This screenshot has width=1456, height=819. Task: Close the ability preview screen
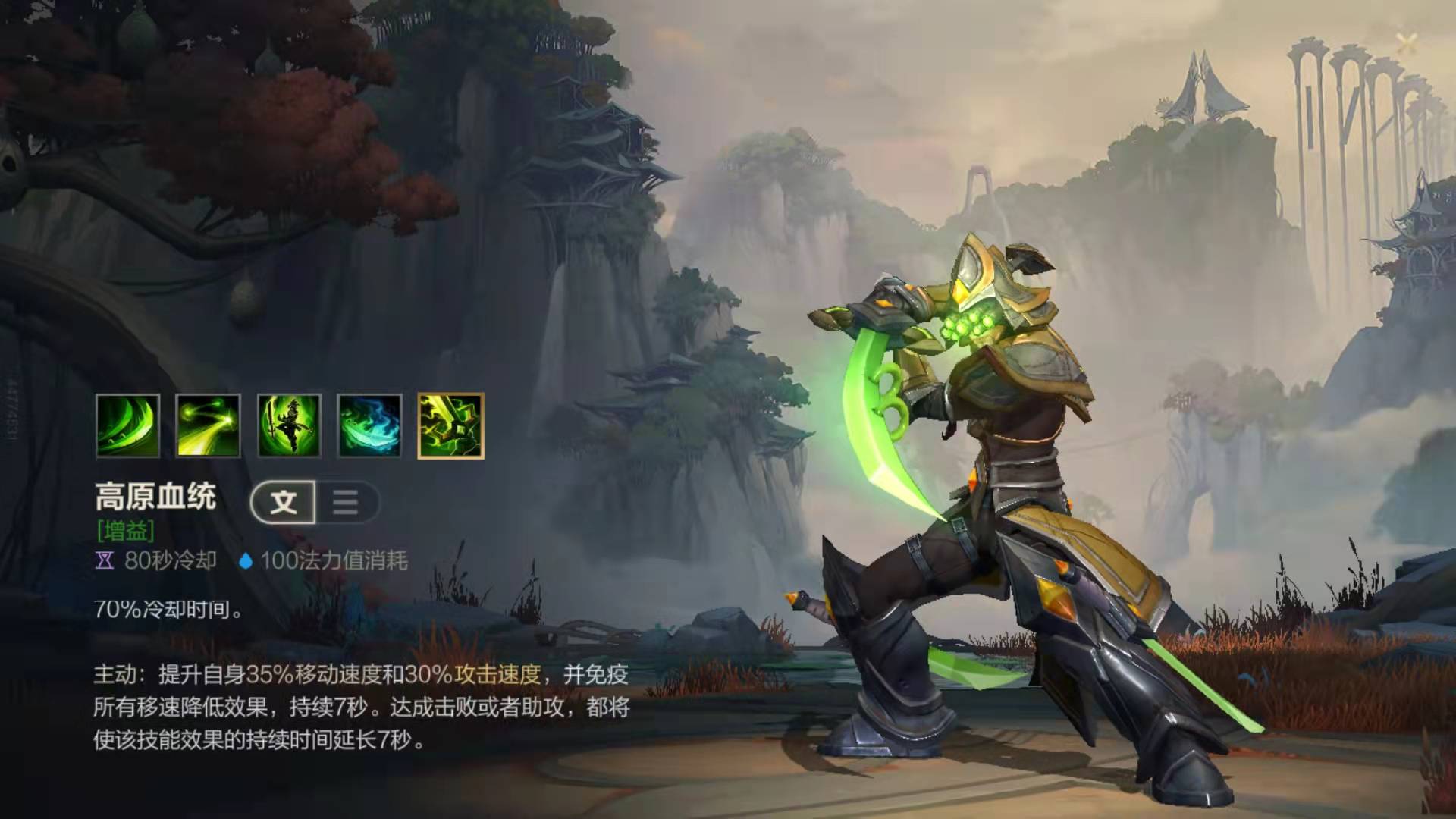coord(1405,42)
